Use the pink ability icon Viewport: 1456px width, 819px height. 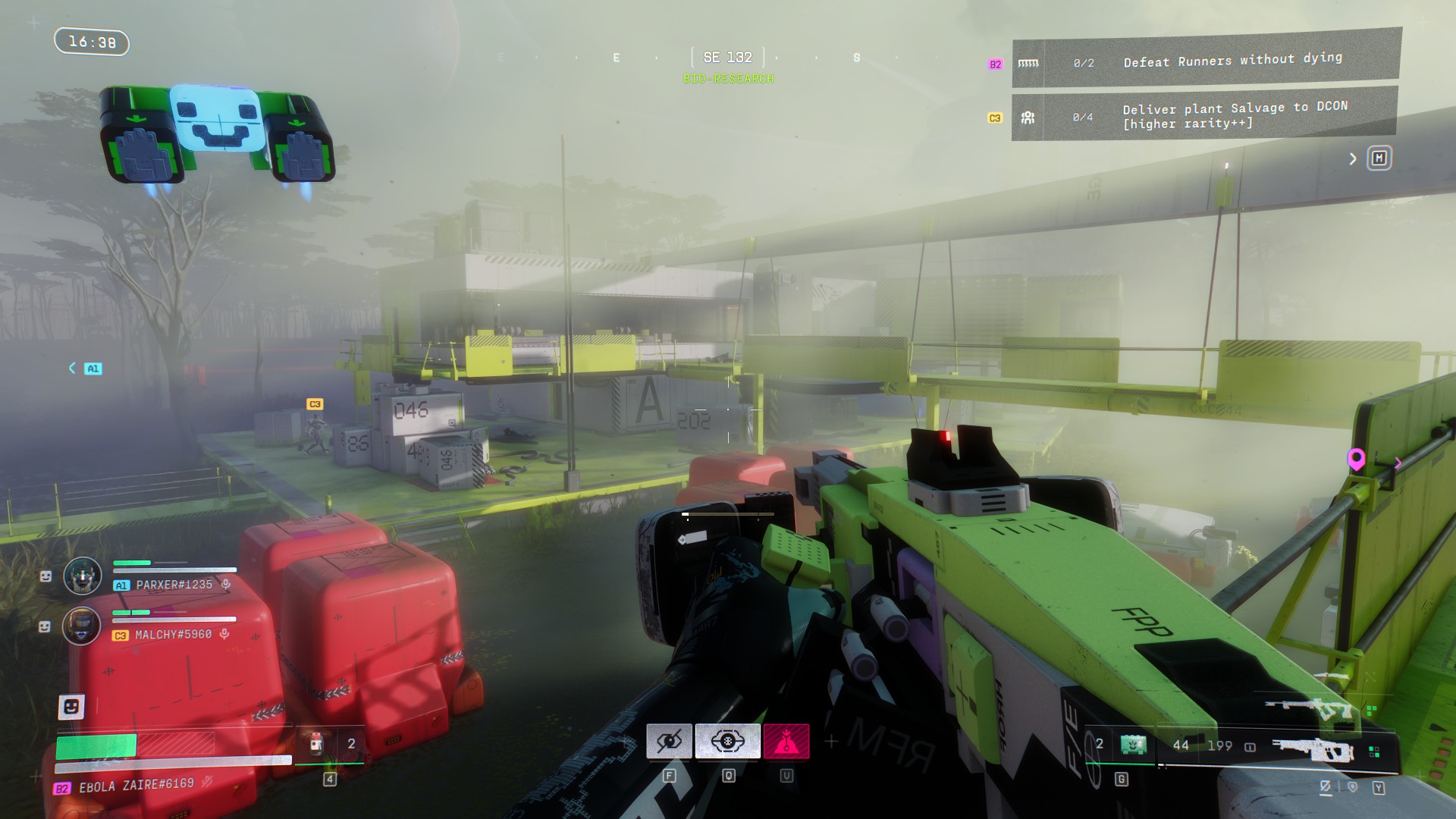click(786, 741)
